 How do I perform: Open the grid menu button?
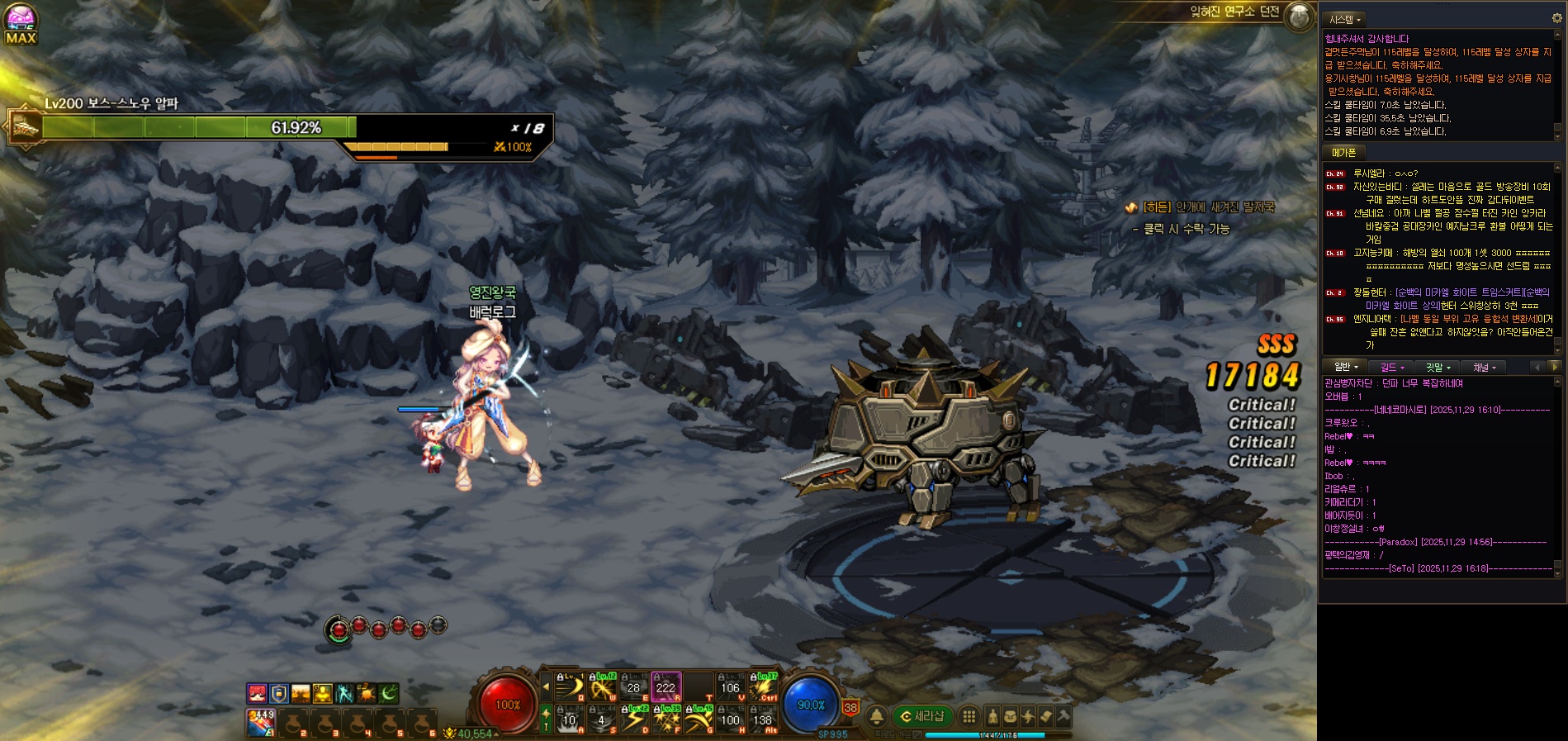969,716
